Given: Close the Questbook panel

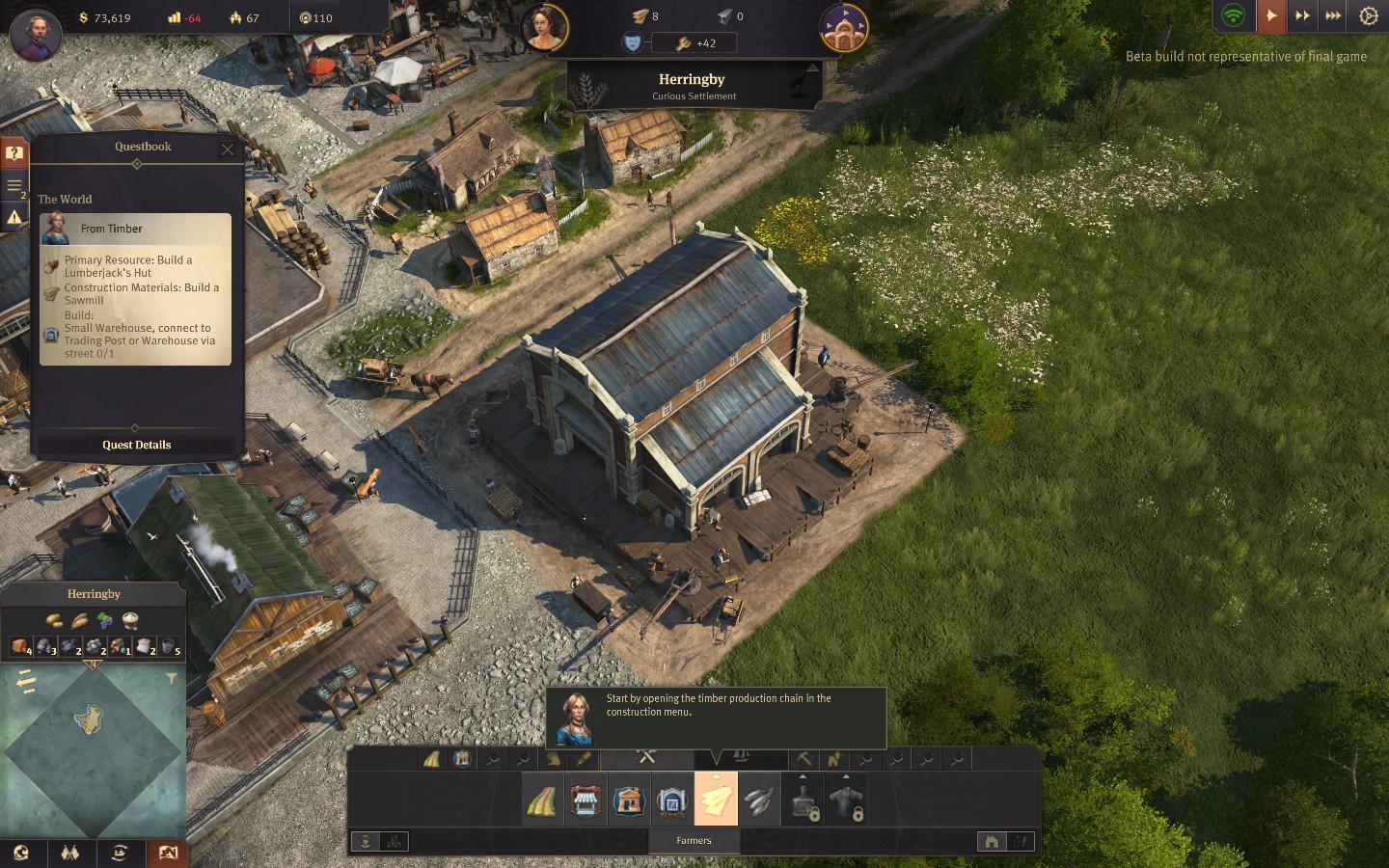Looking at the screenshot, I should coord(228,149).
